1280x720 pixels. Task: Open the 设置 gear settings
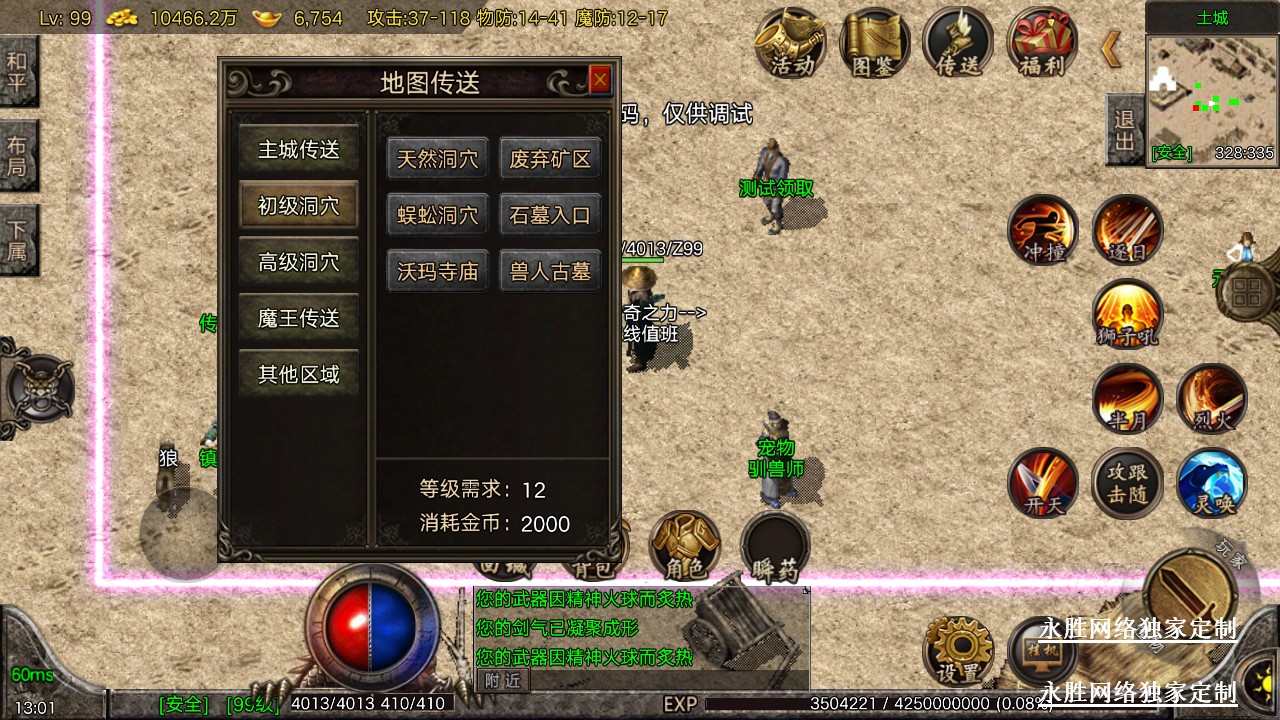[x=959, y=649]
